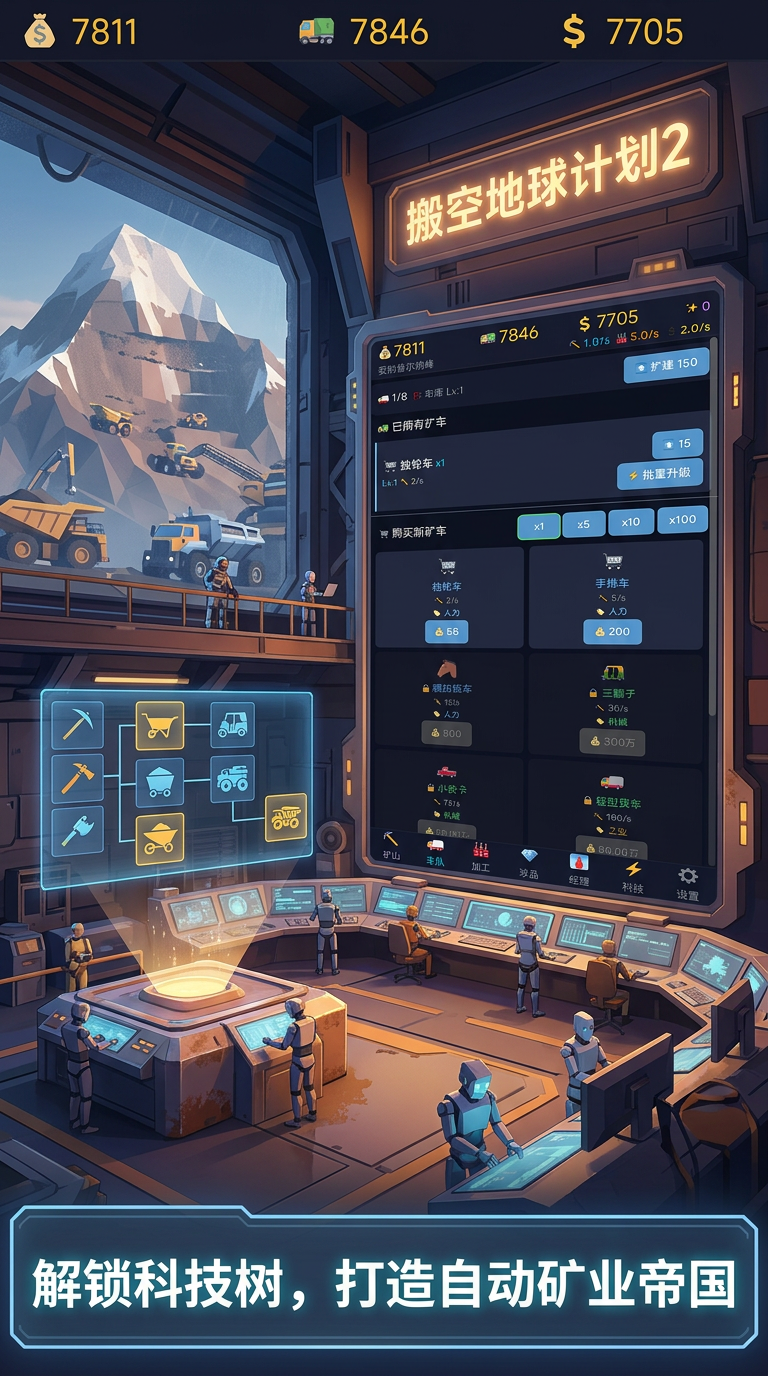Open the 加工 processing tab

481,857
